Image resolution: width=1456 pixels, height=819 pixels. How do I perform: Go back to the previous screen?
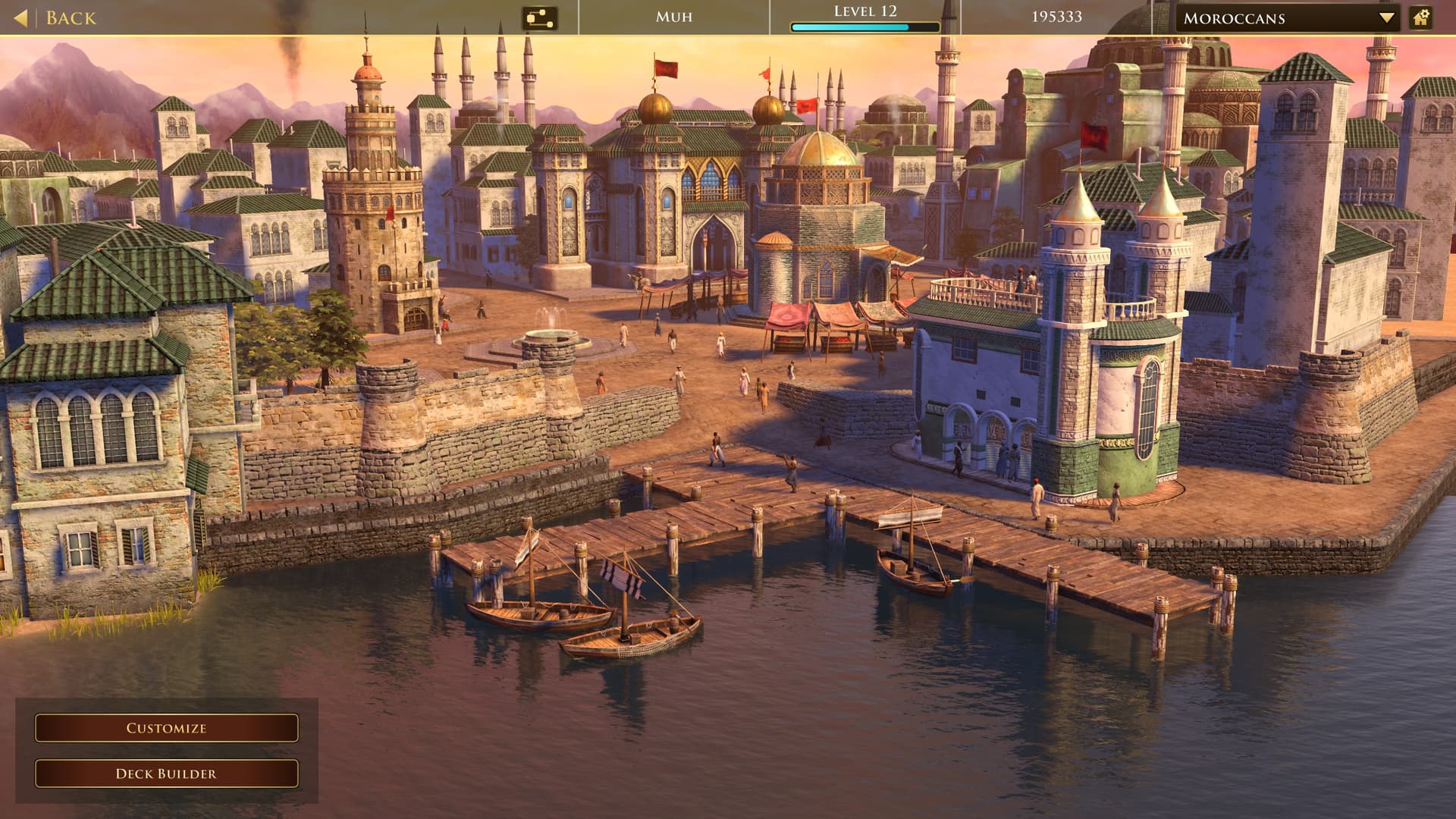57,17
